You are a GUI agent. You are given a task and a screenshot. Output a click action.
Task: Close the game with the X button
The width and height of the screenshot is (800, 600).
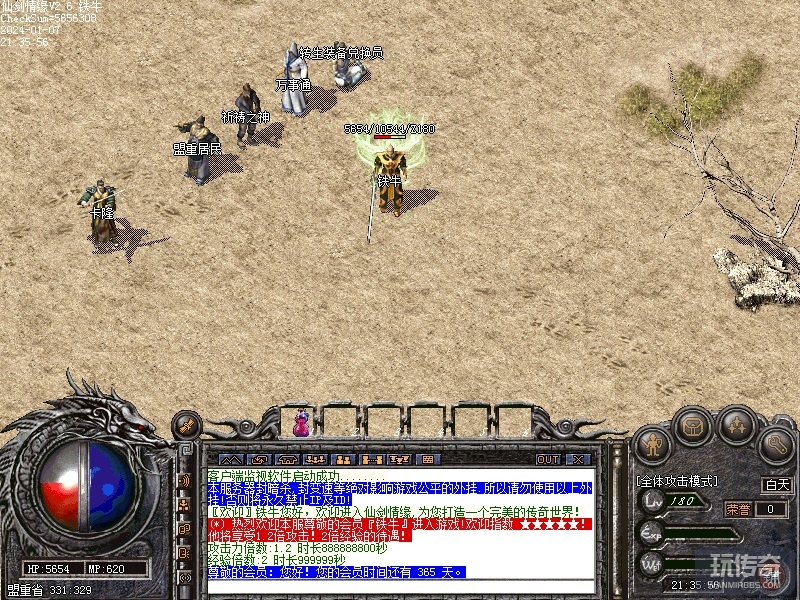[577, 460]
